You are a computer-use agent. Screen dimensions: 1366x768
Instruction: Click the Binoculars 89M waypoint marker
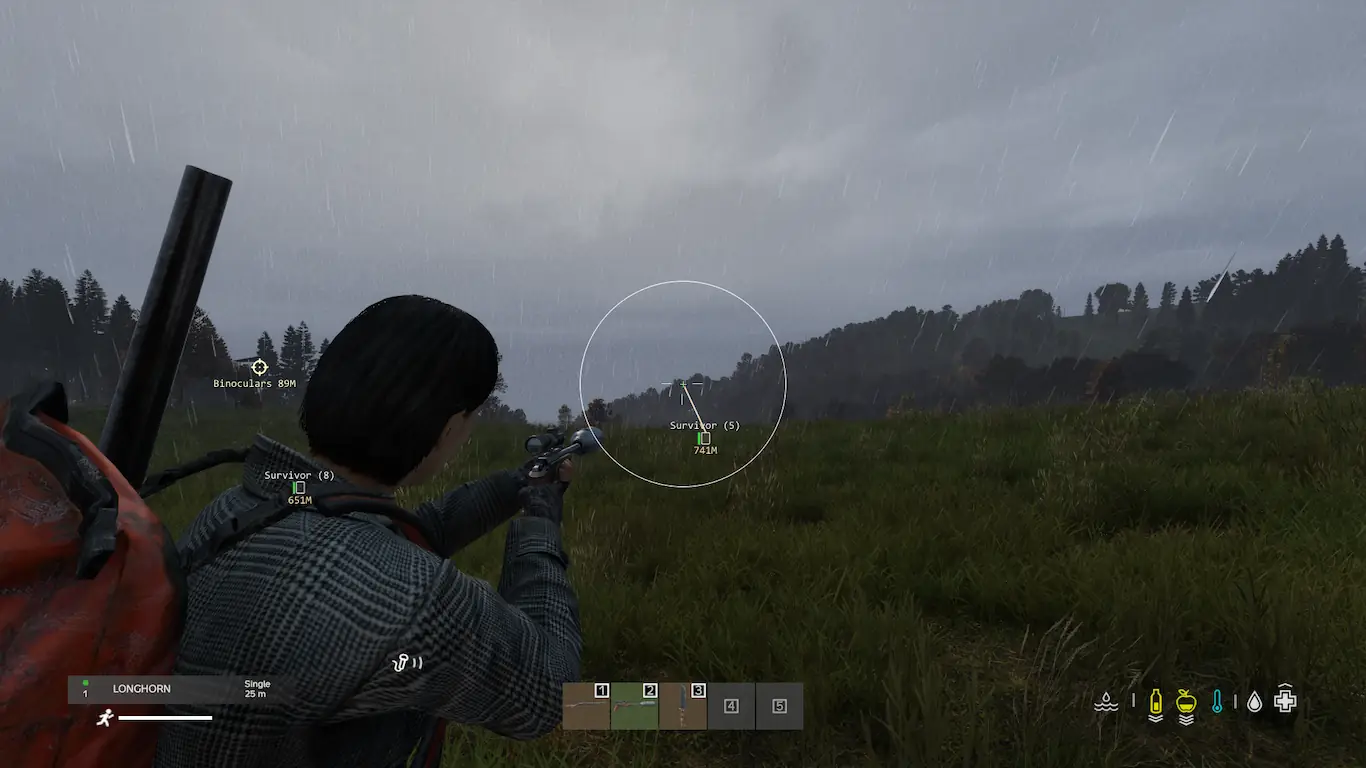tap(259, 368)
